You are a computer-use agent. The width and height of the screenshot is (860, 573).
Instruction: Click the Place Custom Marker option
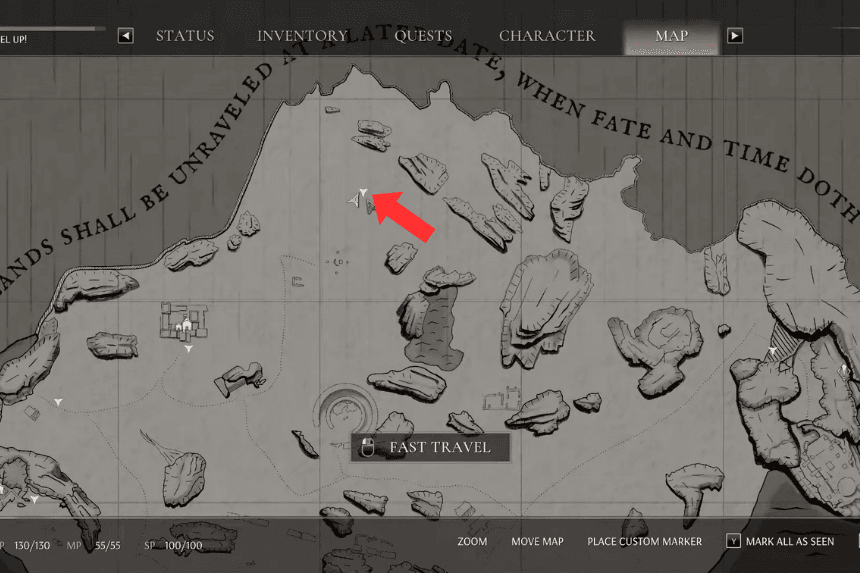[x=644, y=541]
